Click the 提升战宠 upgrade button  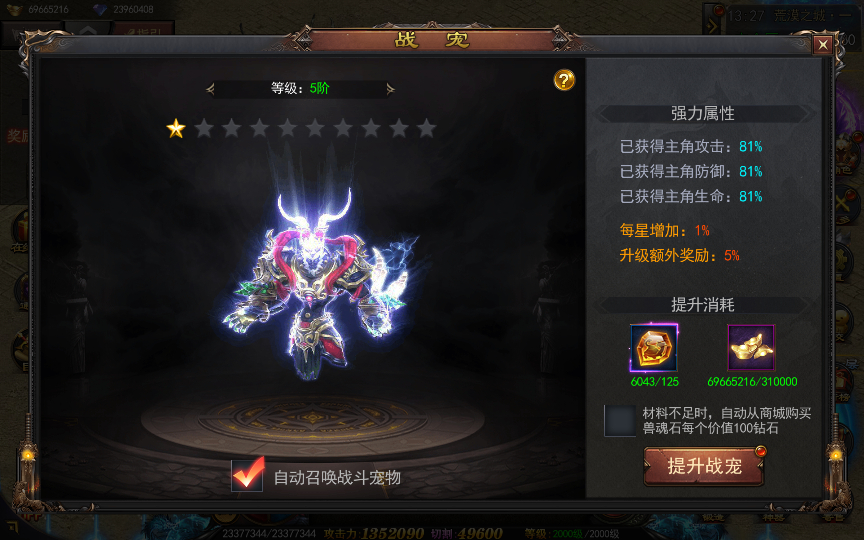(x=704, y=466)
